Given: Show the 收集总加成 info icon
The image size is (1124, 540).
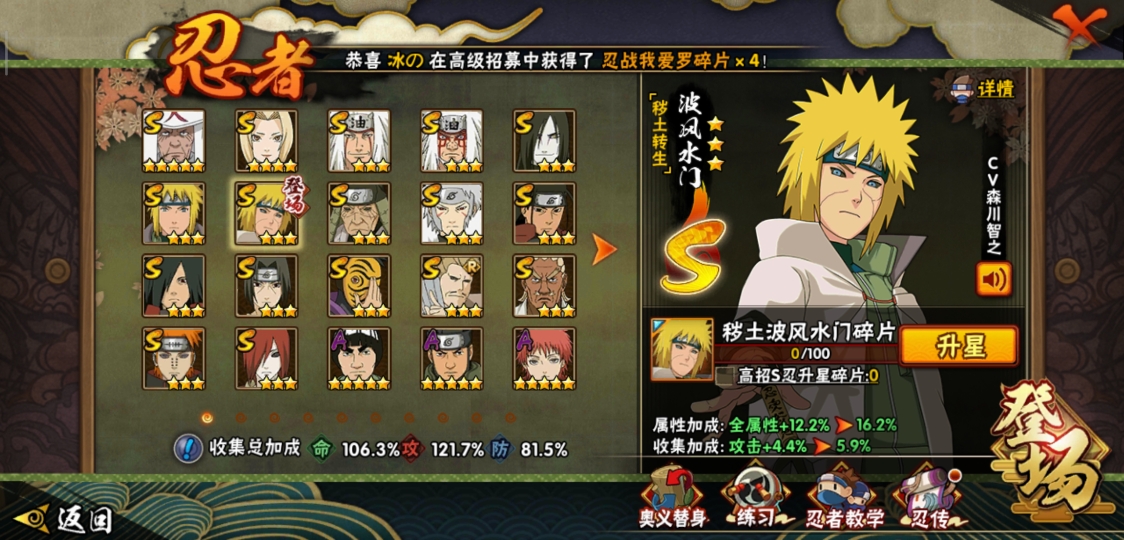Looking at the screenshot, I should [x=186, y=448].
